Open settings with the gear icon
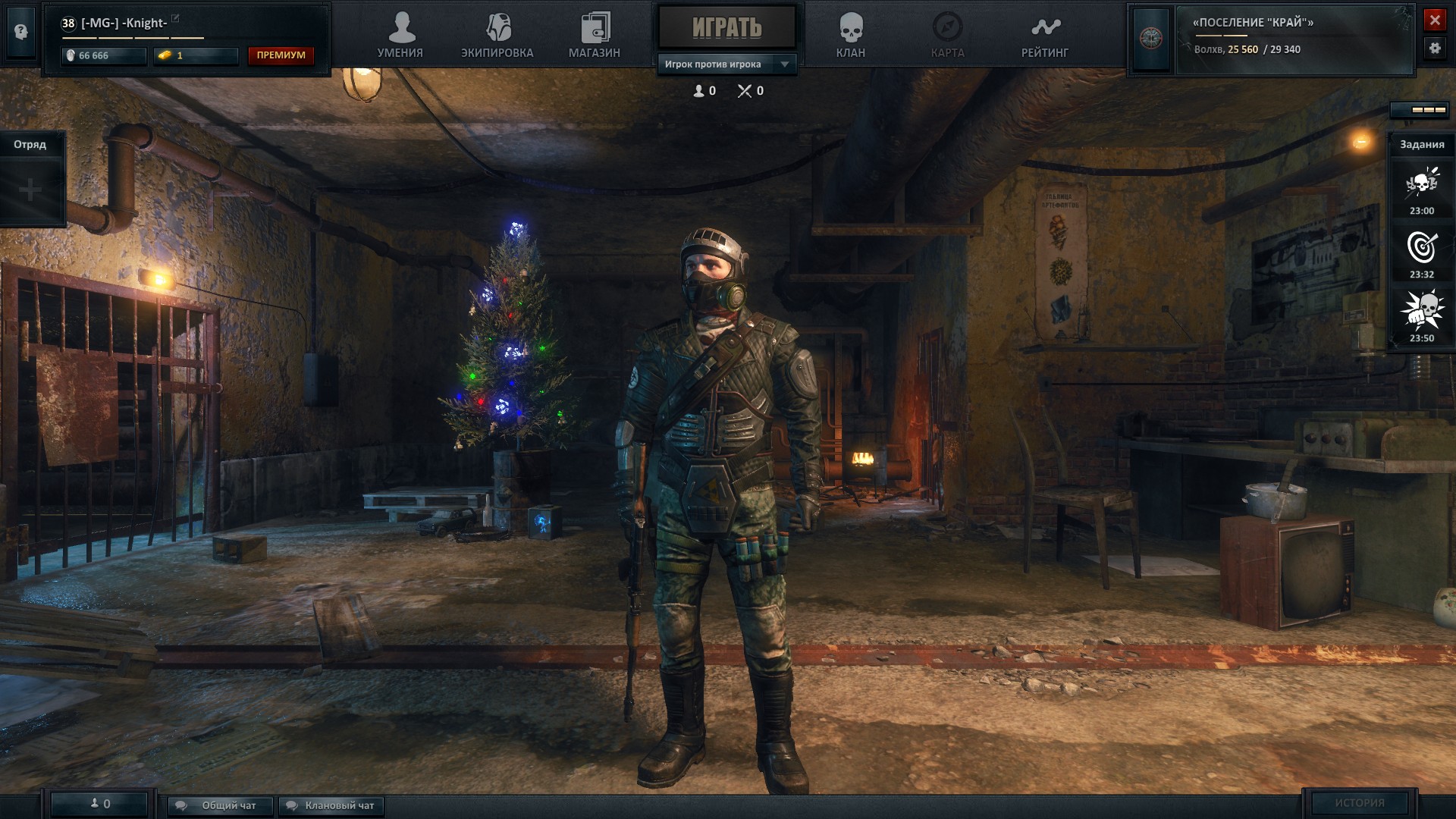 (x=1435, y=48)
